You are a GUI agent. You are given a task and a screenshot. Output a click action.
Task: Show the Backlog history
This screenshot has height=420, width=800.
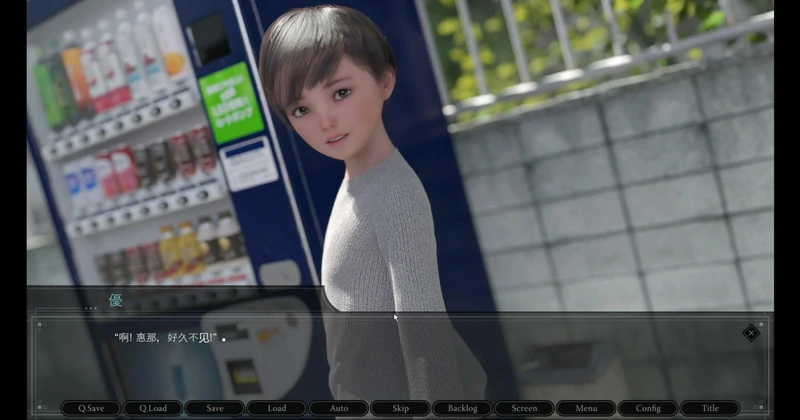pyautogui.click(x=462, y=408)
